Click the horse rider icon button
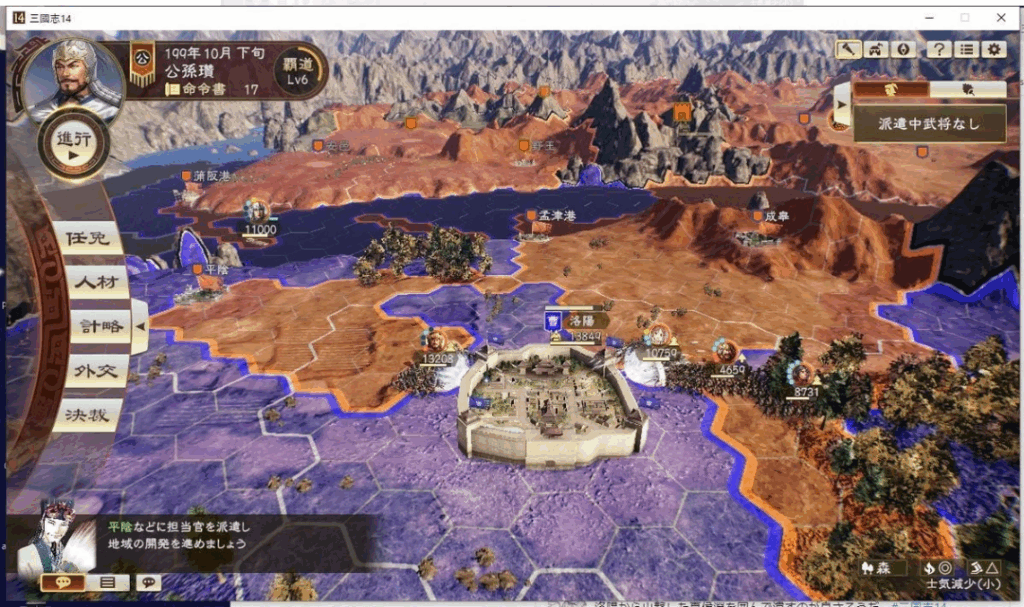The image size is (1024, 607). [x=875, y=48]
